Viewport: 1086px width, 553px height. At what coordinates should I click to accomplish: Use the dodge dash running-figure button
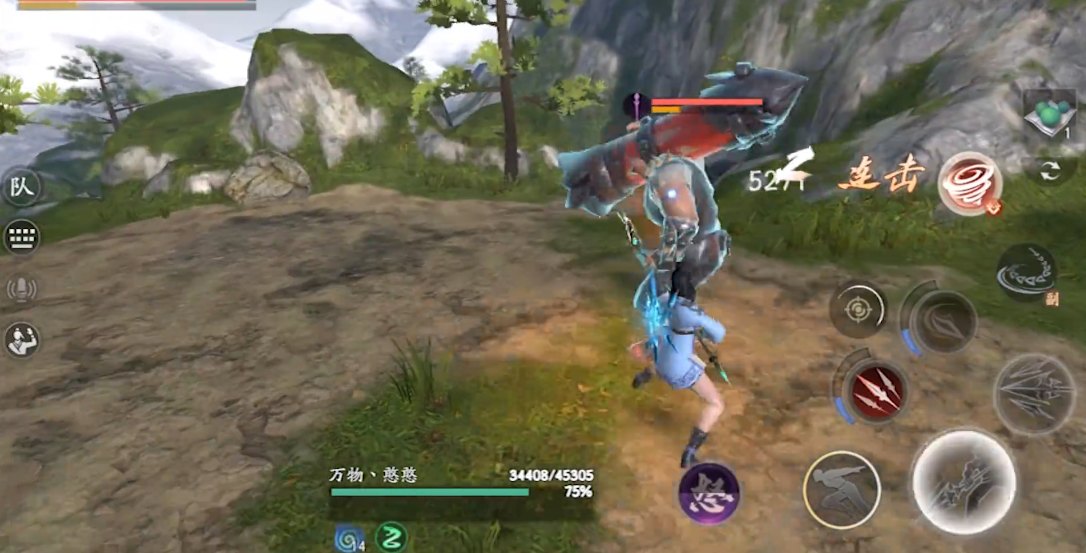click(x=842, y=489)
